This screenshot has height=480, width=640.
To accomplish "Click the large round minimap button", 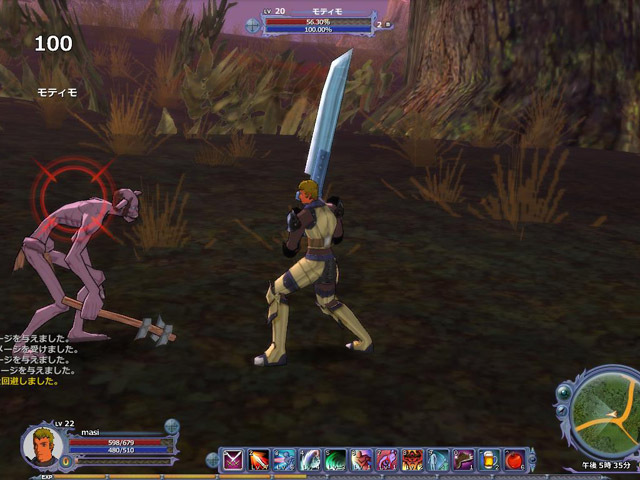I will [563, 390].
